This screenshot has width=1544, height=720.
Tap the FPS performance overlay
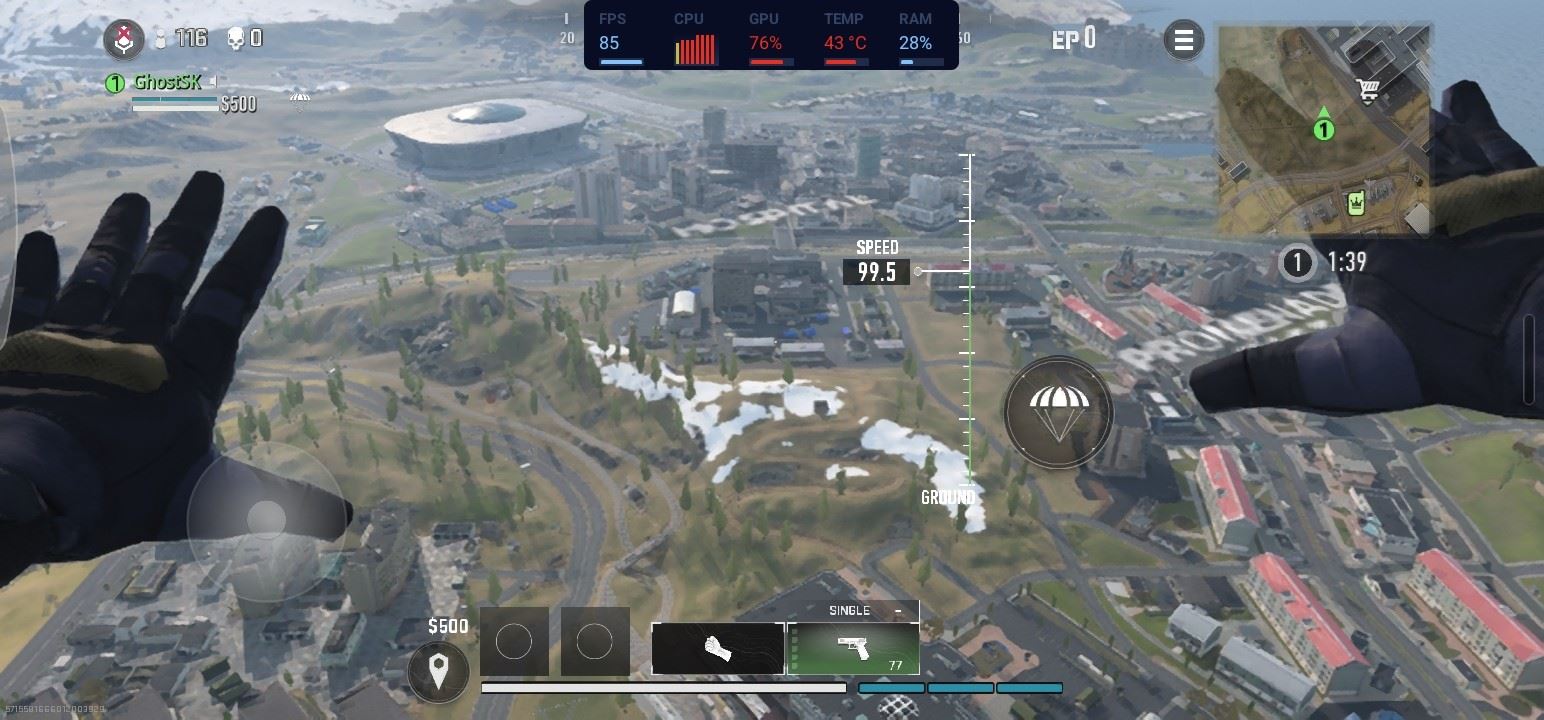pyautogui.click(x=771, y=35)
